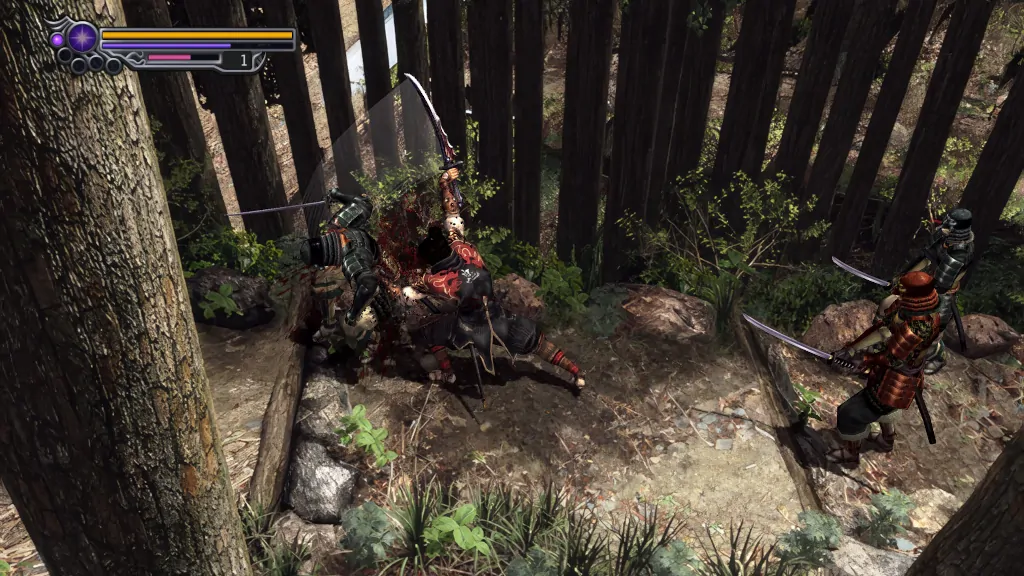Click the large purple star orb icon
Viewport: 1024px width, 576px height.
pos(82,38)
